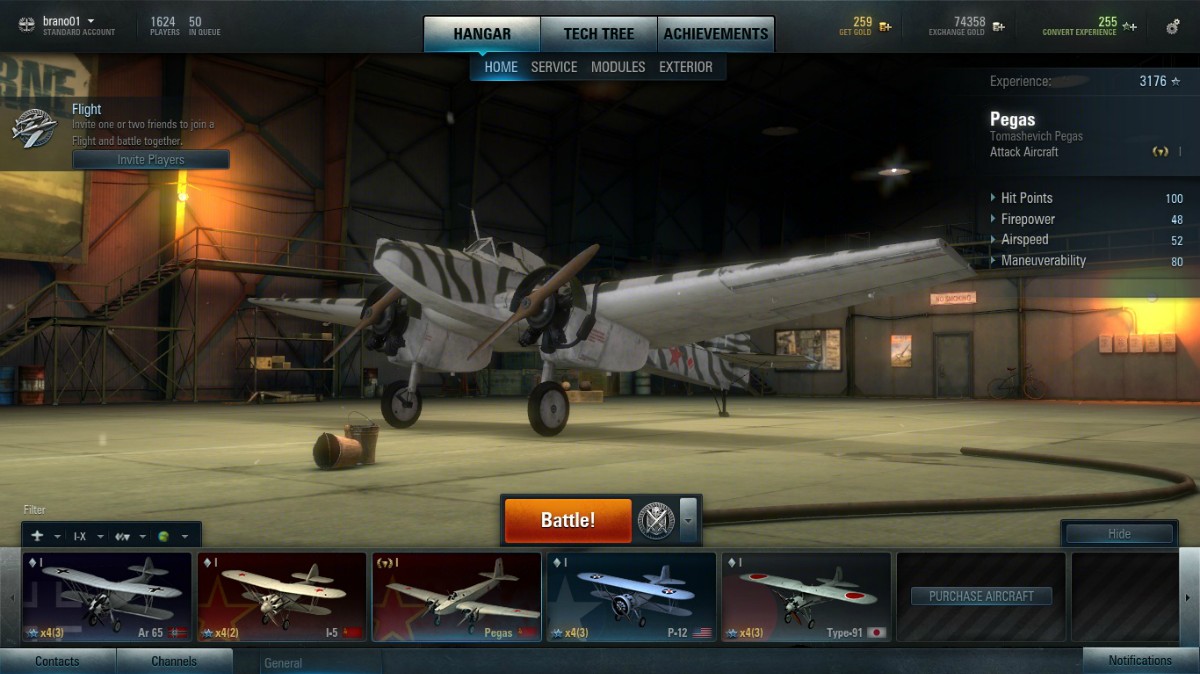Show the Exterior customization section
Viewport: 1200px width, 674px height.
point(686,67)
